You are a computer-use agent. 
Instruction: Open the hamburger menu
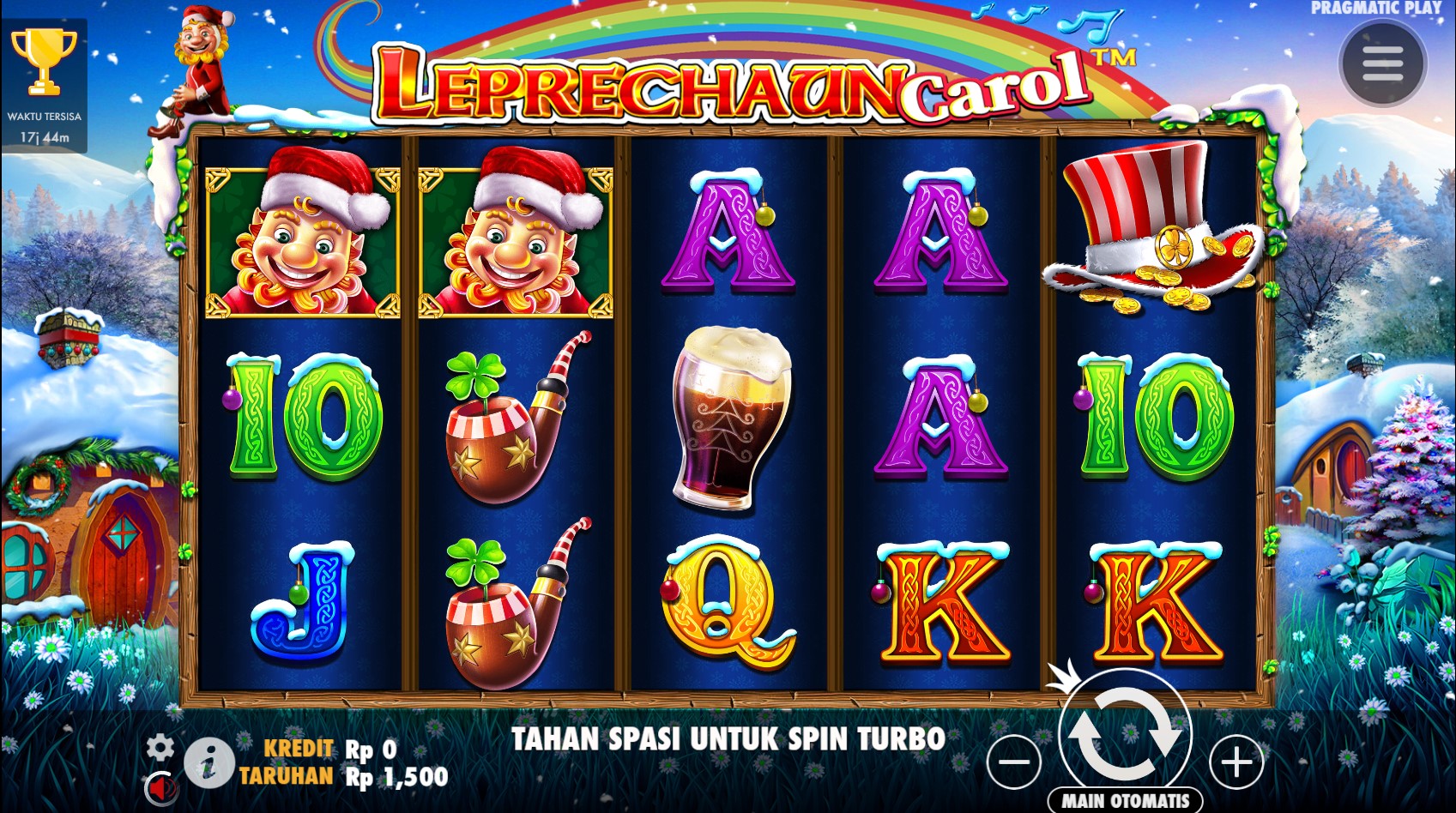click(1382, 63)
